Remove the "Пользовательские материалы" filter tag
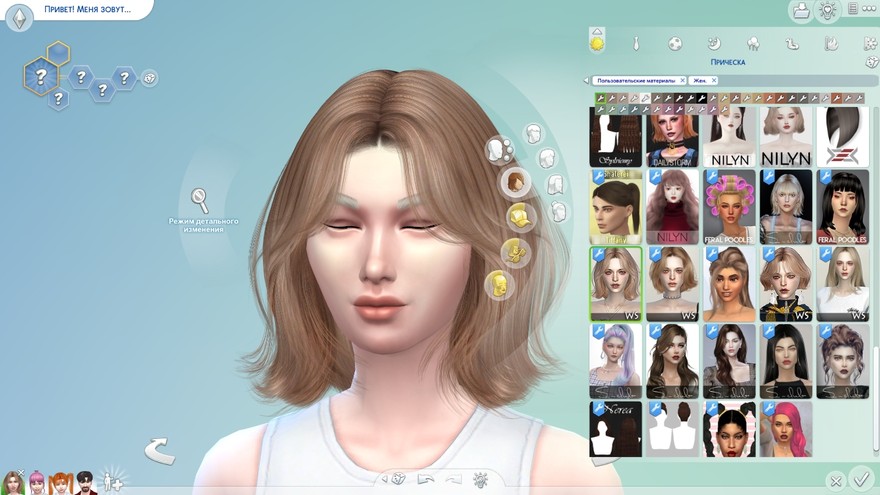Screen dimensions: 880x495 pos(682,80)
